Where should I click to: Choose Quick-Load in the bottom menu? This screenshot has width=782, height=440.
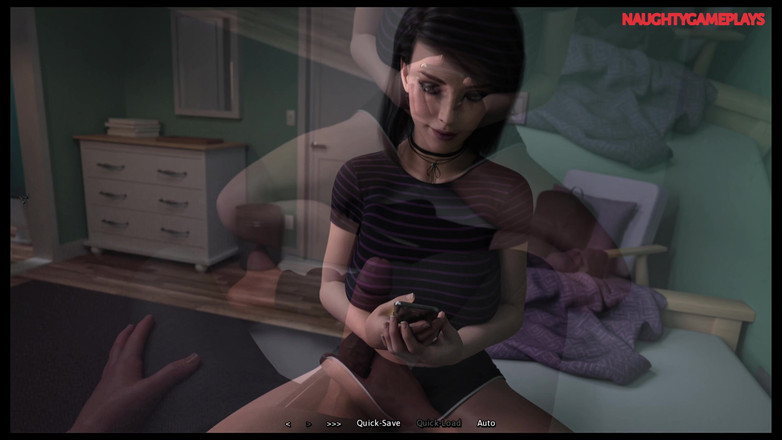[439, 423]
